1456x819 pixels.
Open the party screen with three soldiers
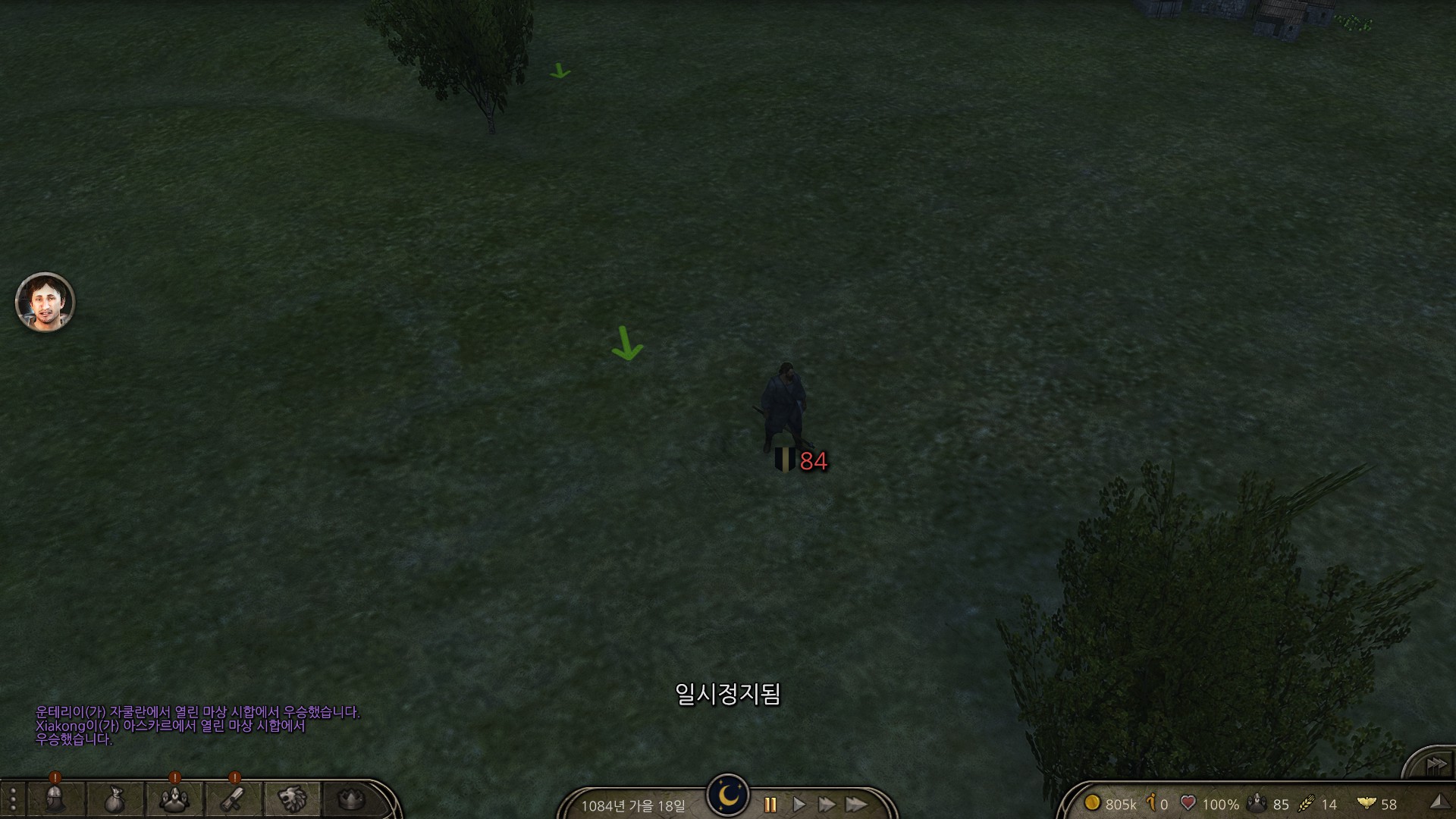pos(174,799)
